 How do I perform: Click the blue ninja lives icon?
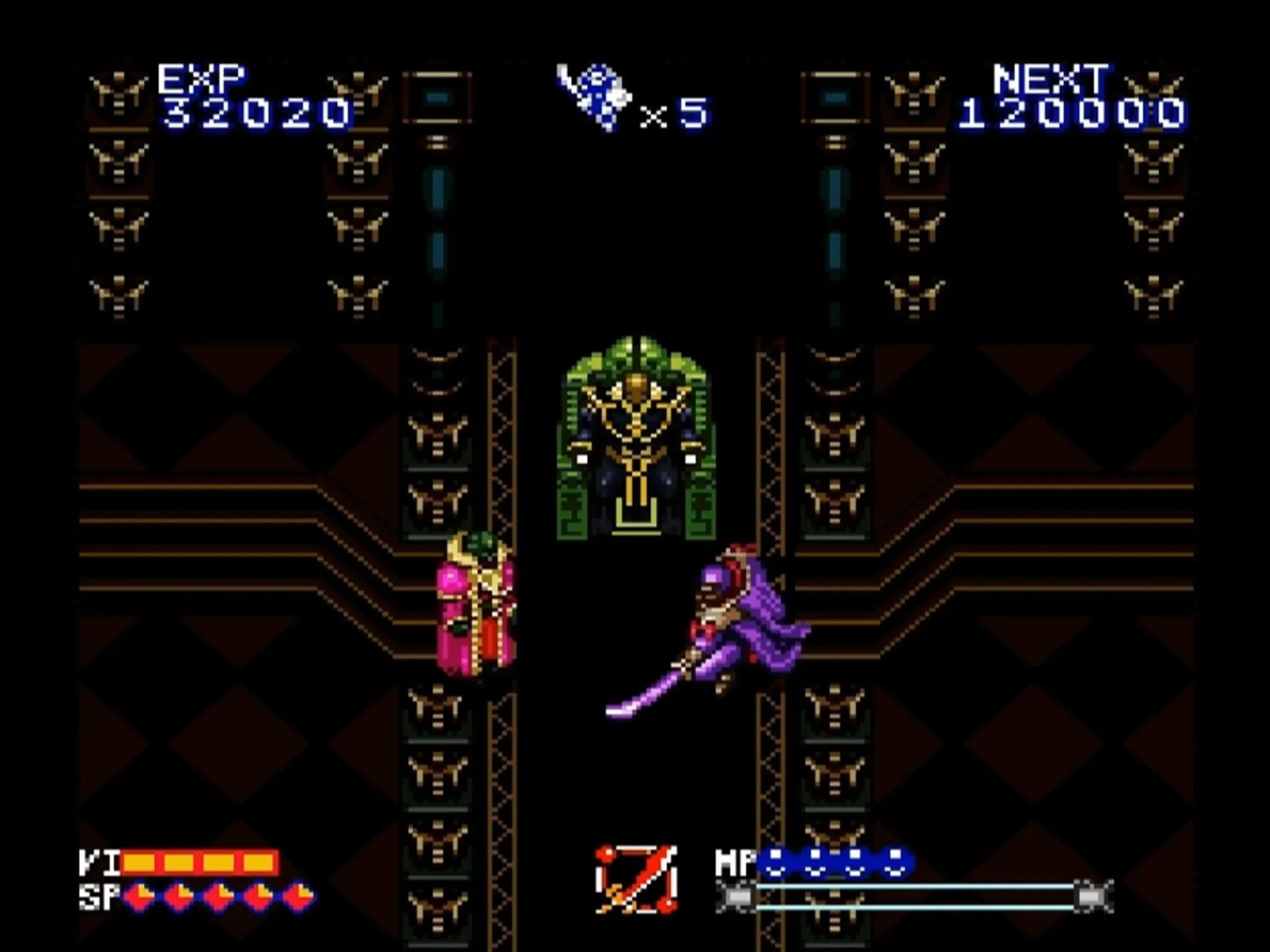coord(594,96)
